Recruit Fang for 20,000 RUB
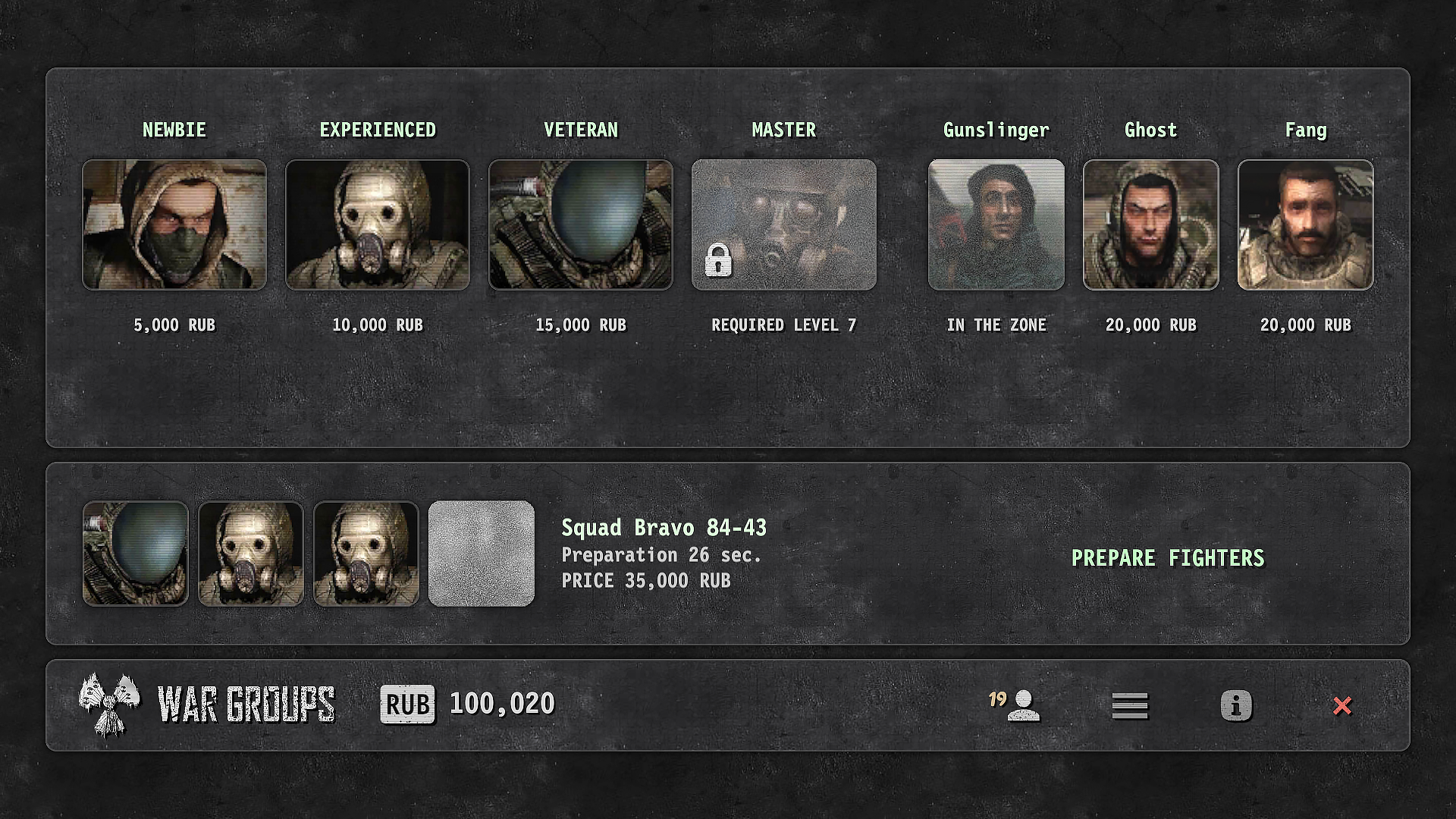1456x819 pixels. tap(1304, 224)
